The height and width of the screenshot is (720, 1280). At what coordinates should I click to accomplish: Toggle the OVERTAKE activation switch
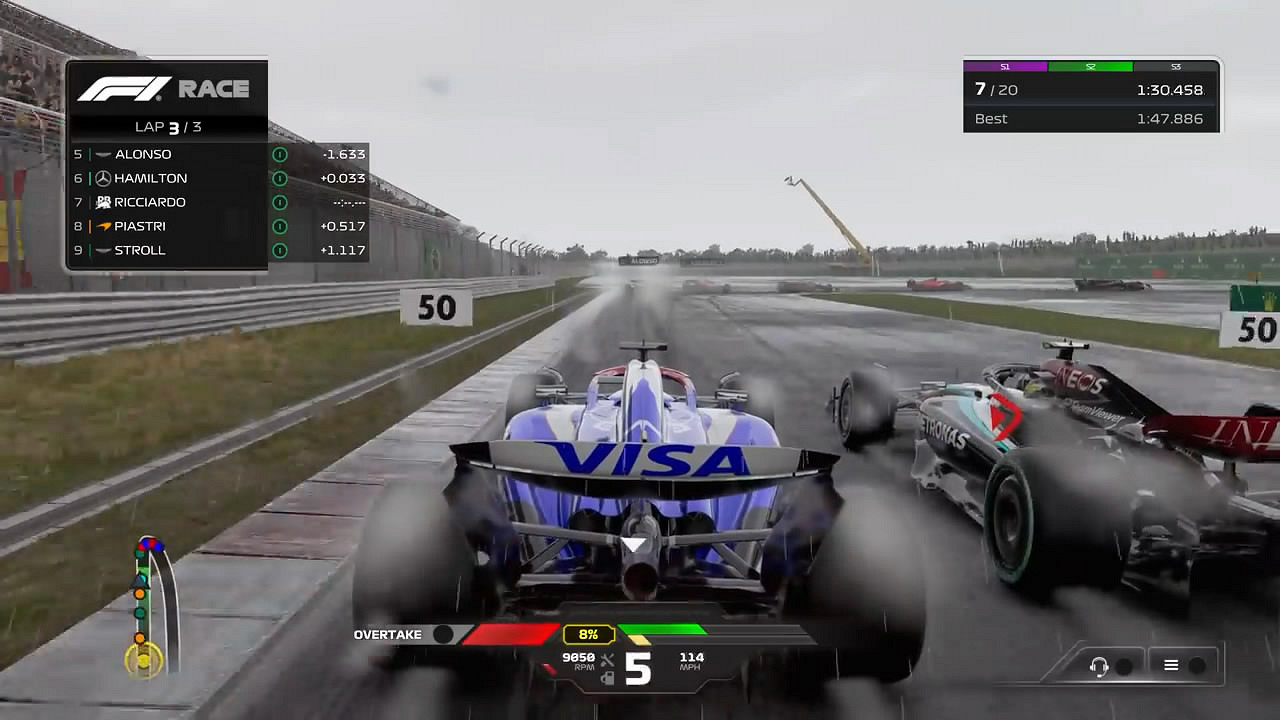pyautogui.click(x=445, y=633)
